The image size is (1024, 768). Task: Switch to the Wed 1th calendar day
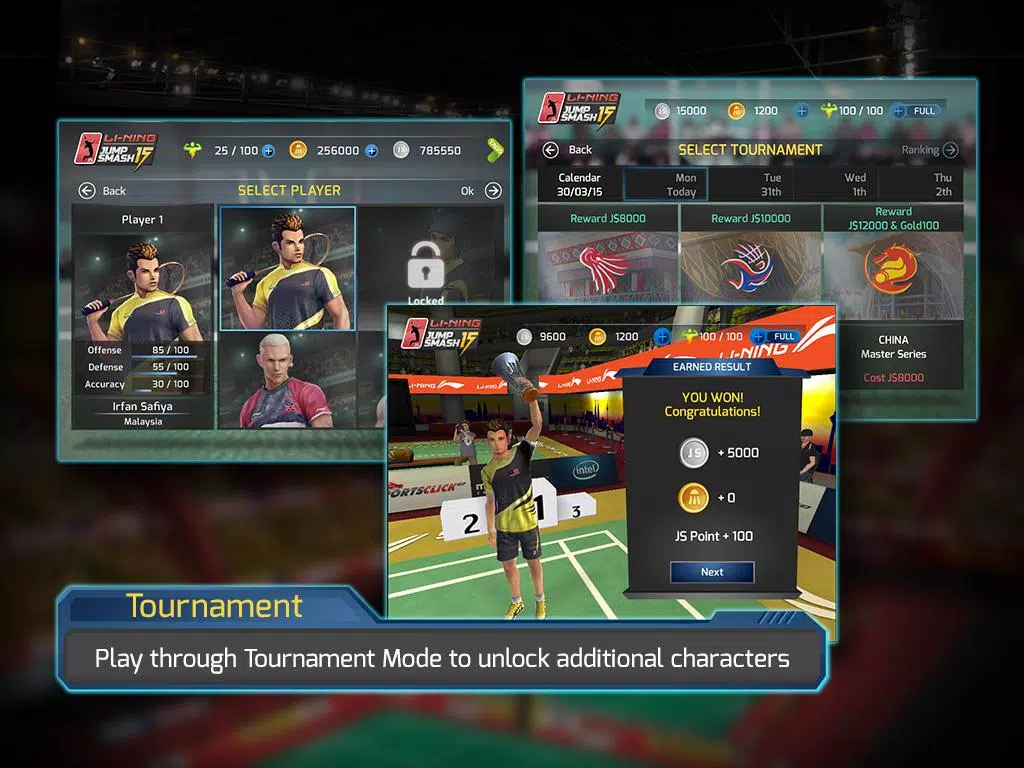point(856,185)
